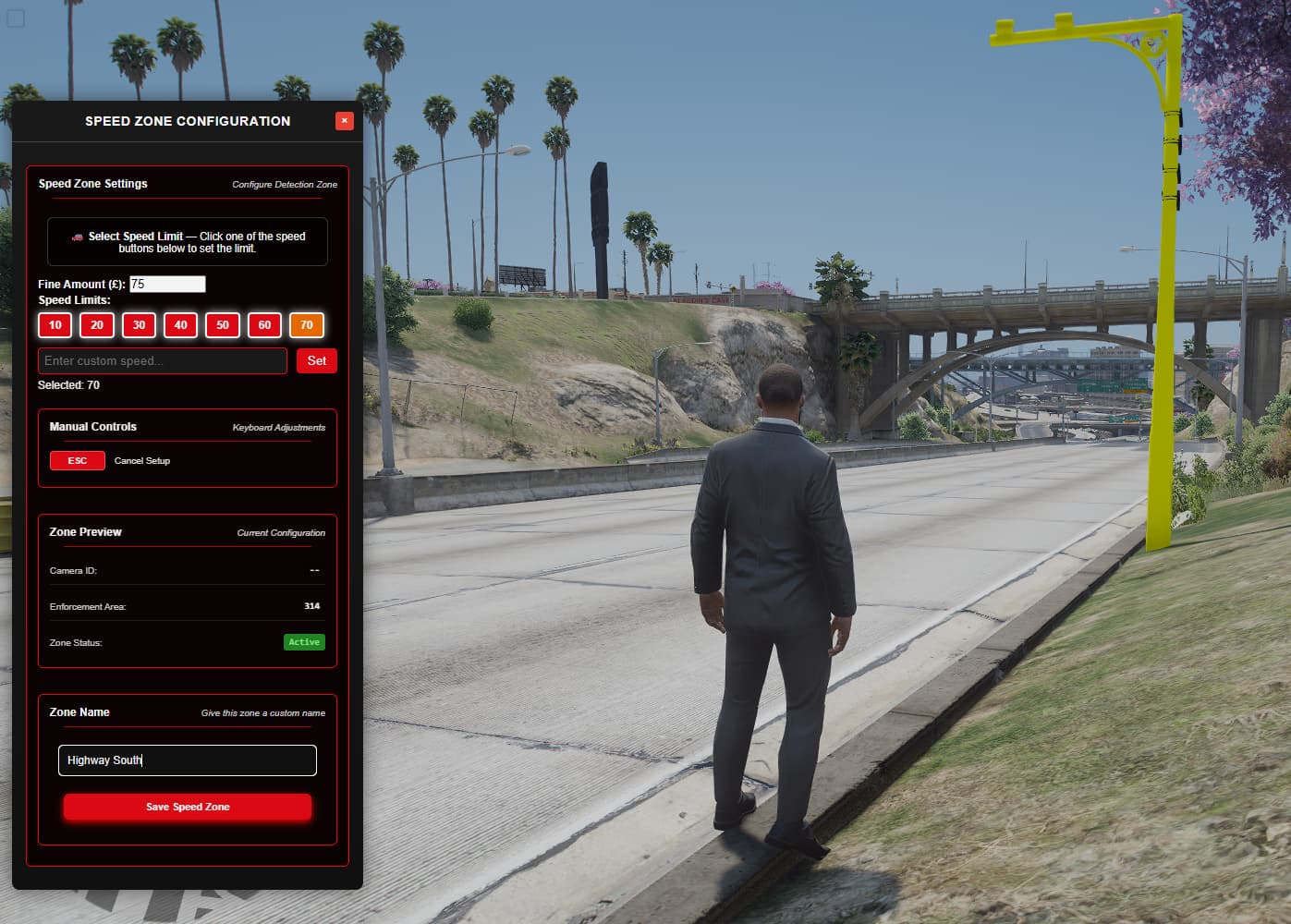Screen dimensions: 1291x924
Task: Click the ESC Cancel Setup control
Action: click(77, 460)
